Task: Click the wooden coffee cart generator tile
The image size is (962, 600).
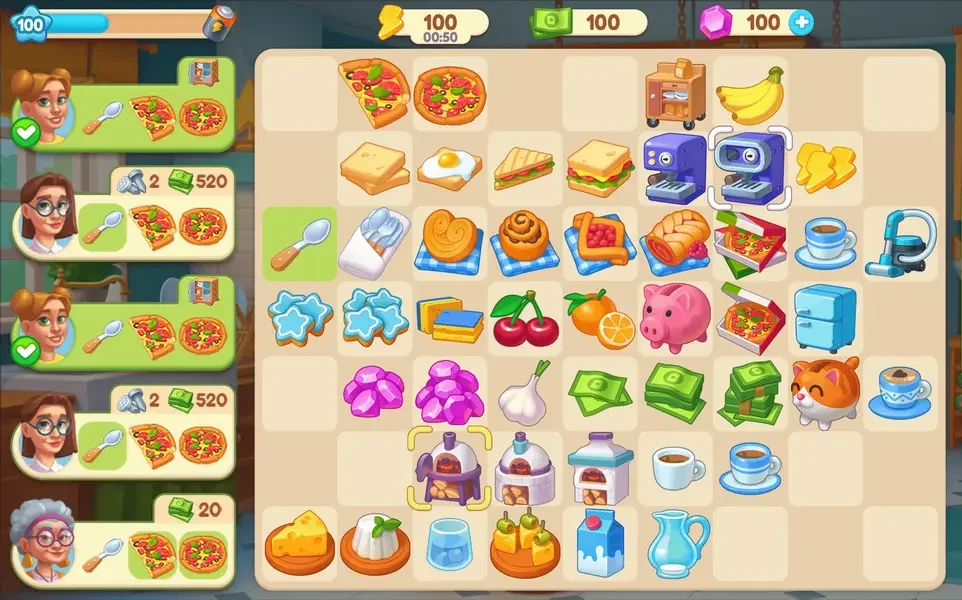Action: coord(675,93)
